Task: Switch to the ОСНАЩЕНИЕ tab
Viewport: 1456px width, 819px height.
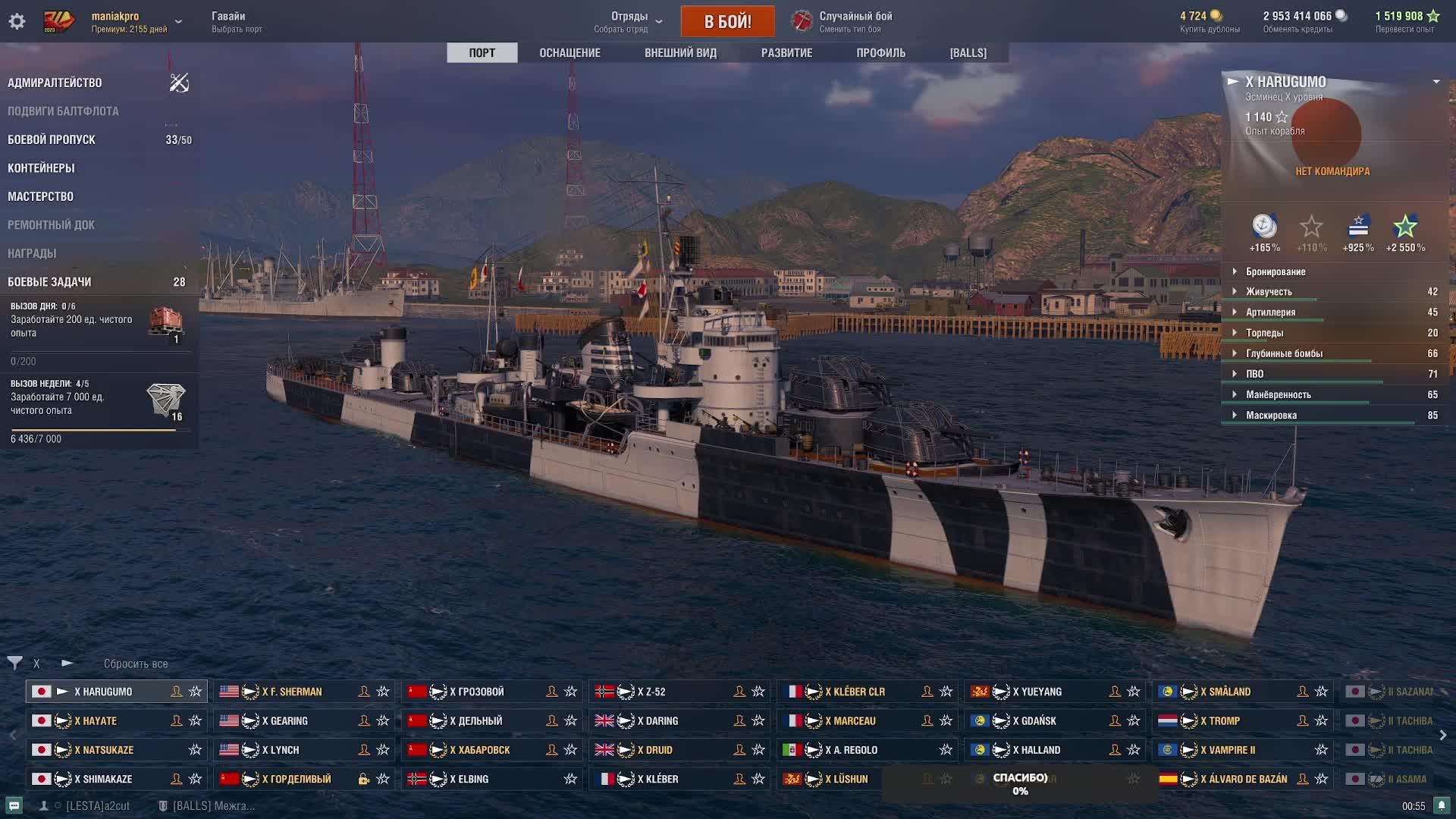Action: 570,53
